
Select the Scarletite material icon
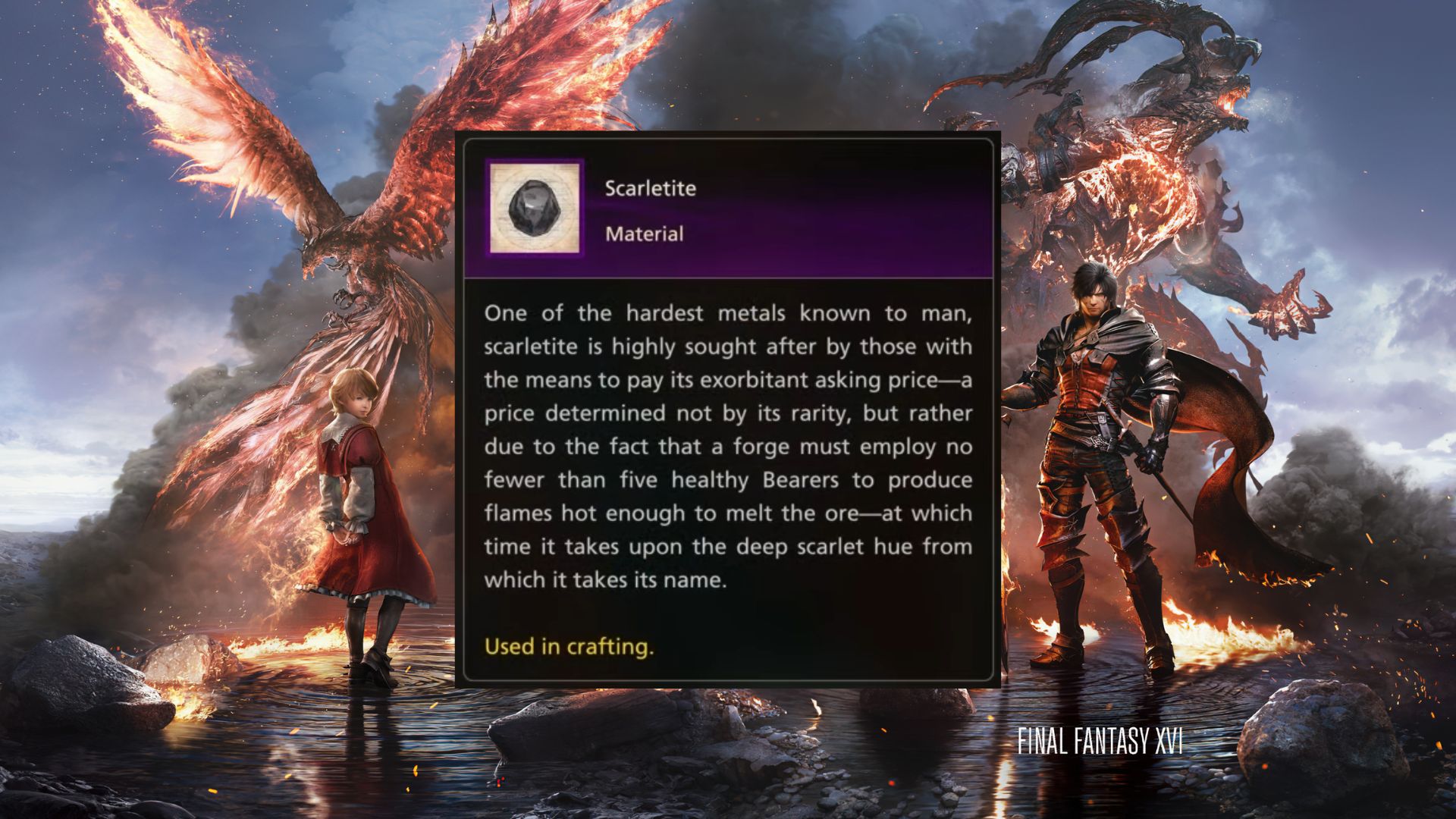535,208
